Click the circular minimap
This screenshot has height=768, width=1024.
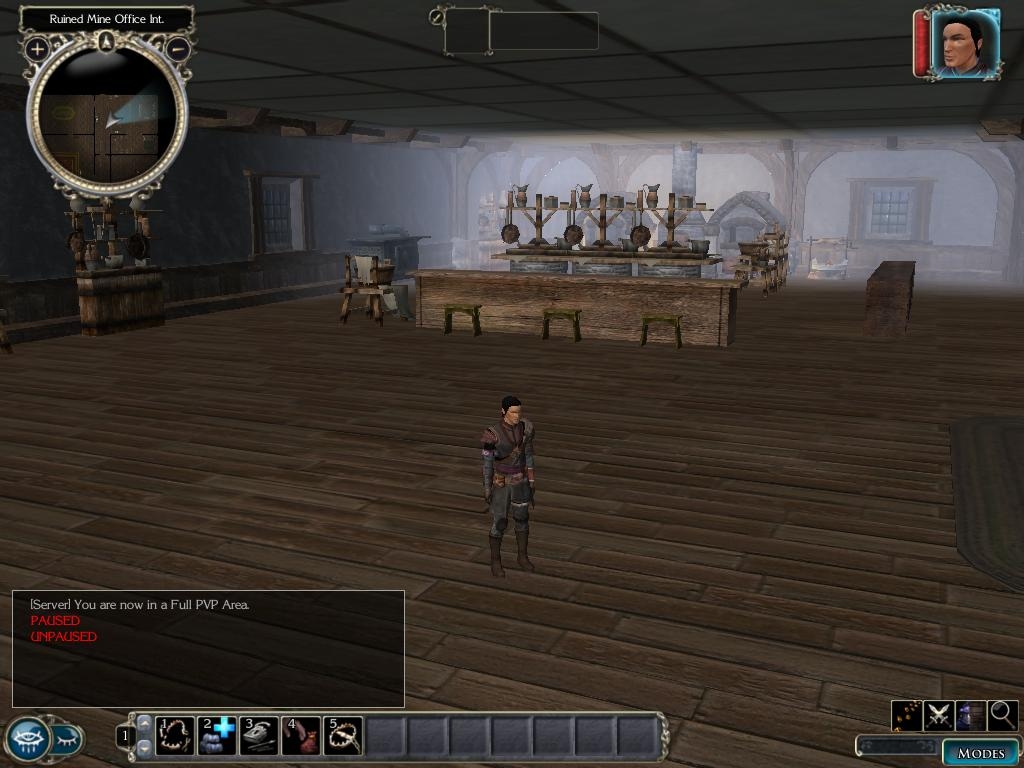tap(107, 118)
